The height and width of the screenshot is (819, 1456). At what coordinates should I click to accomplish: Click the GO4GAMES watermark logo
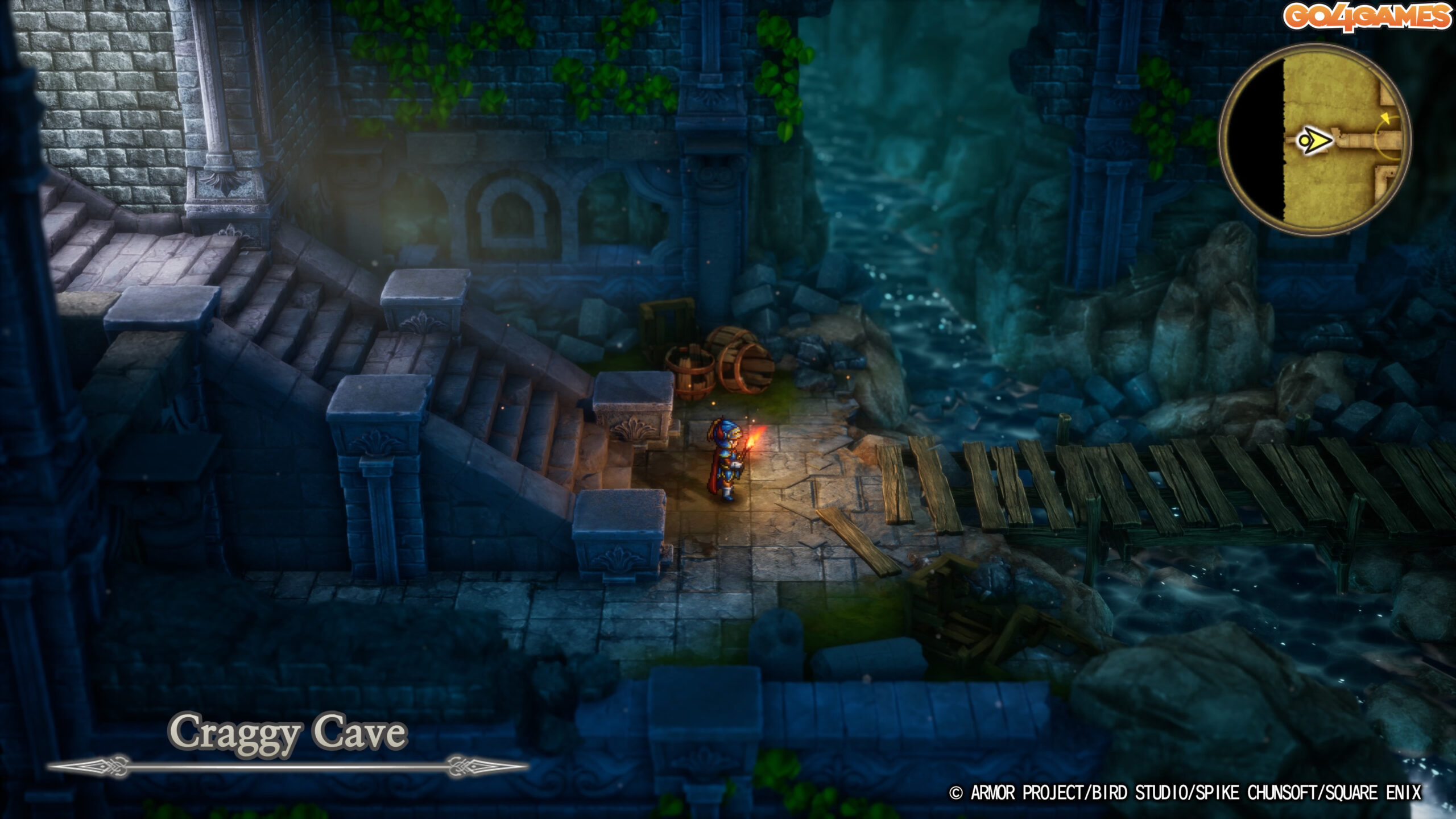coord(1367,17)
